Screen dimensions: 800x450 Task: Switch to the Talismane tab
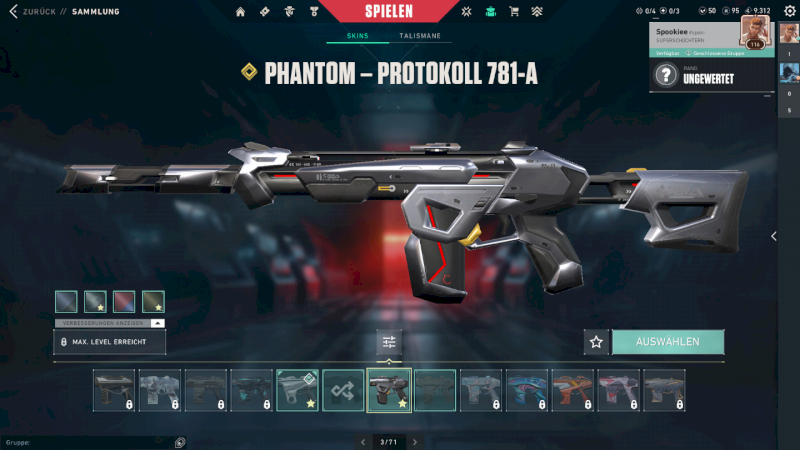click(419, 36)
